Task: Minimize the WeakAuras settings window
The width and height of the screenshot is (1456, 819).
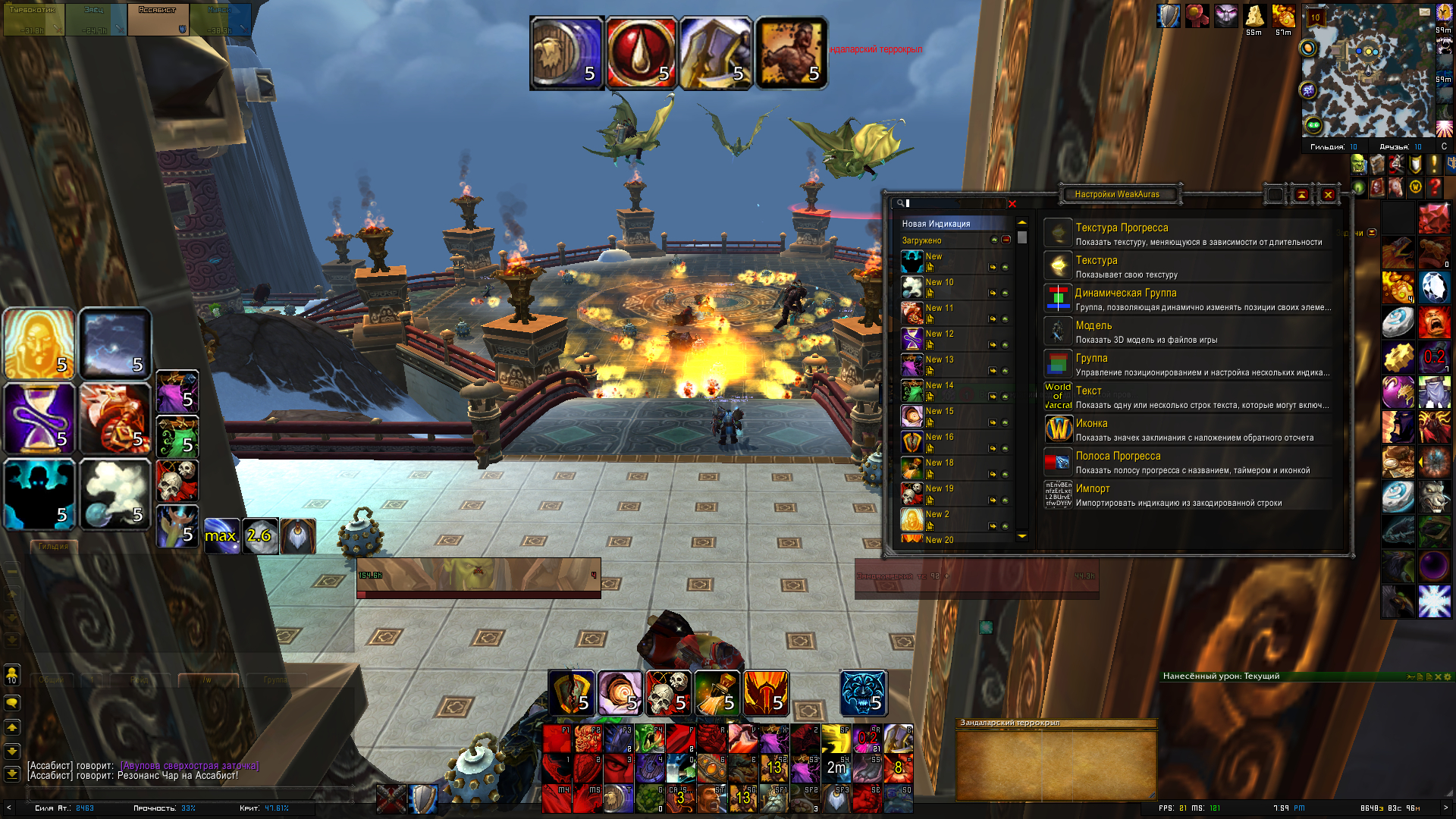Action: pos(1301,195)
